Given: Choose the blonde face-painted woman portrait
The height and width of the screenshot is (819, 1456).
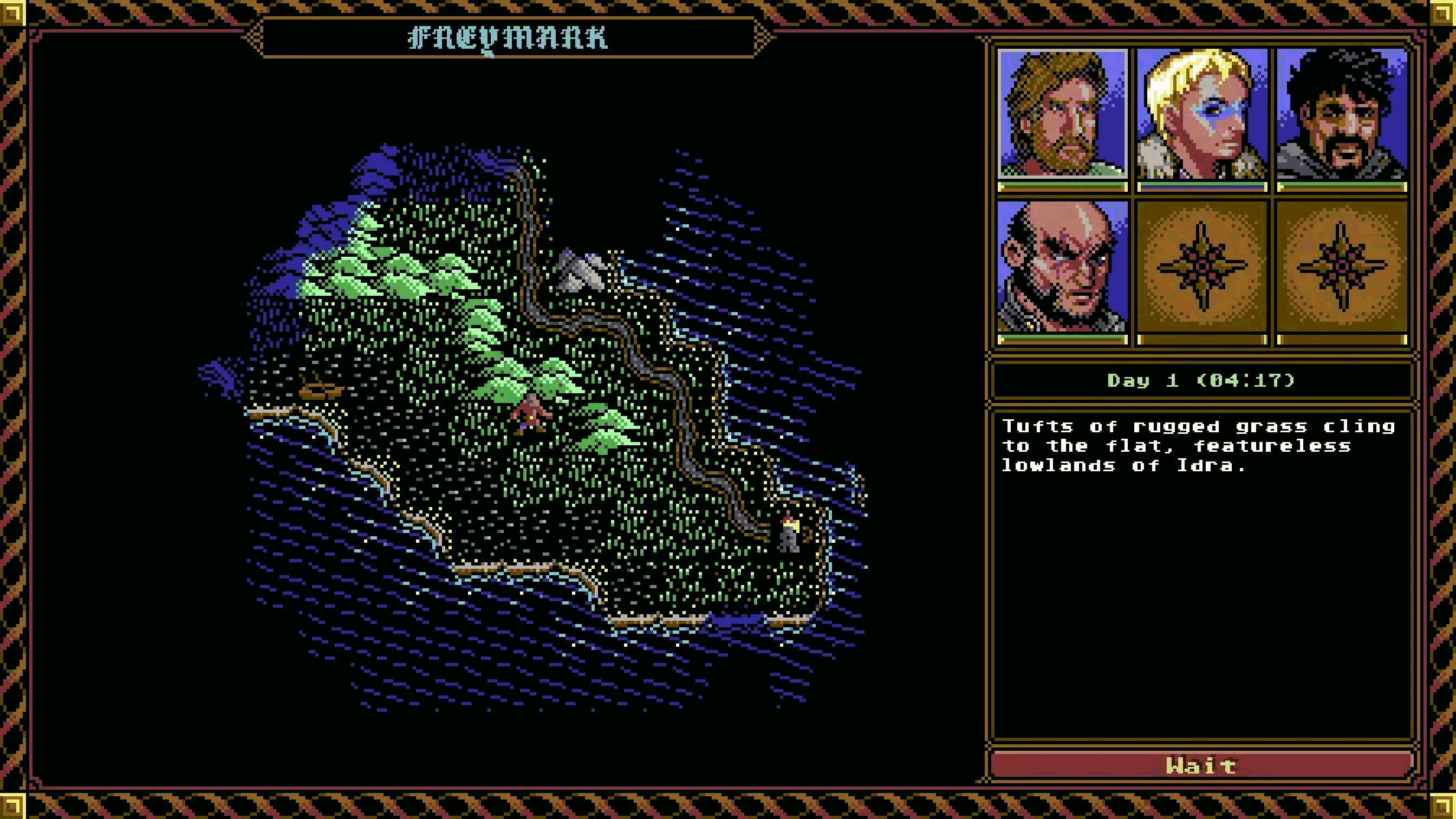Looking at the screenshot, I should tap(1201, 114).
